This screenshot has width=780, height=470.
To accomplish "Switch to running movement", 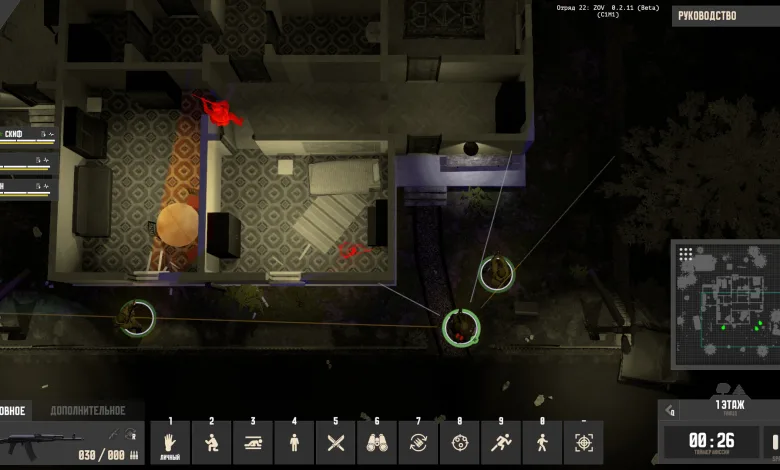I will (501, 442).
